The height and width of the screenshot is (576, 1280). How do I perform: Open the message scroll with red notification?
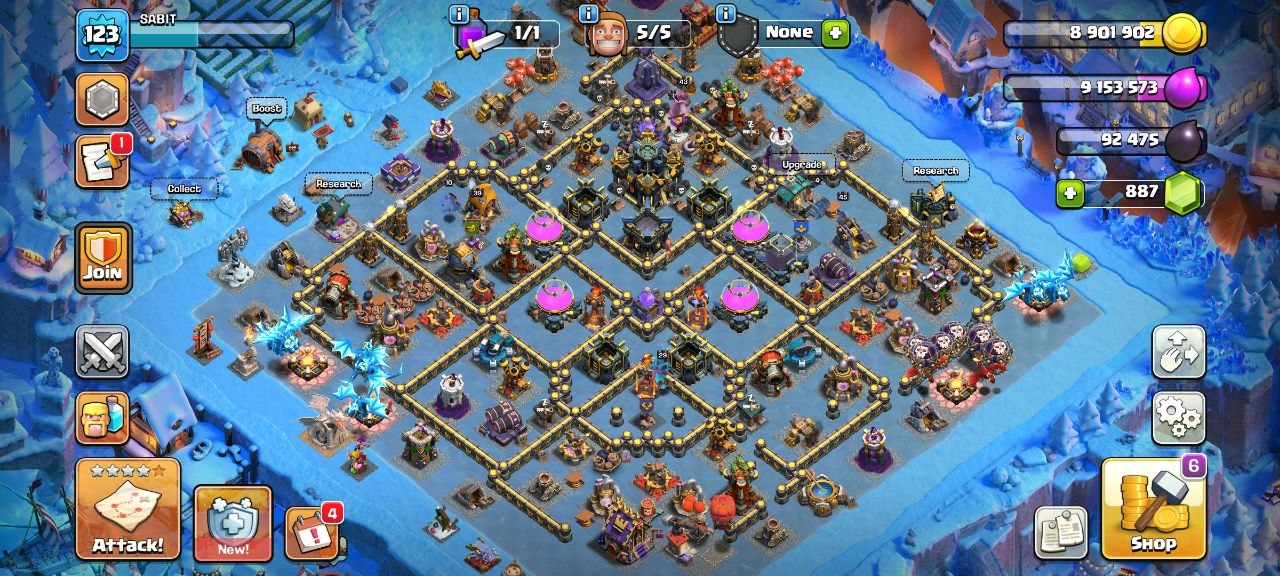102,161
